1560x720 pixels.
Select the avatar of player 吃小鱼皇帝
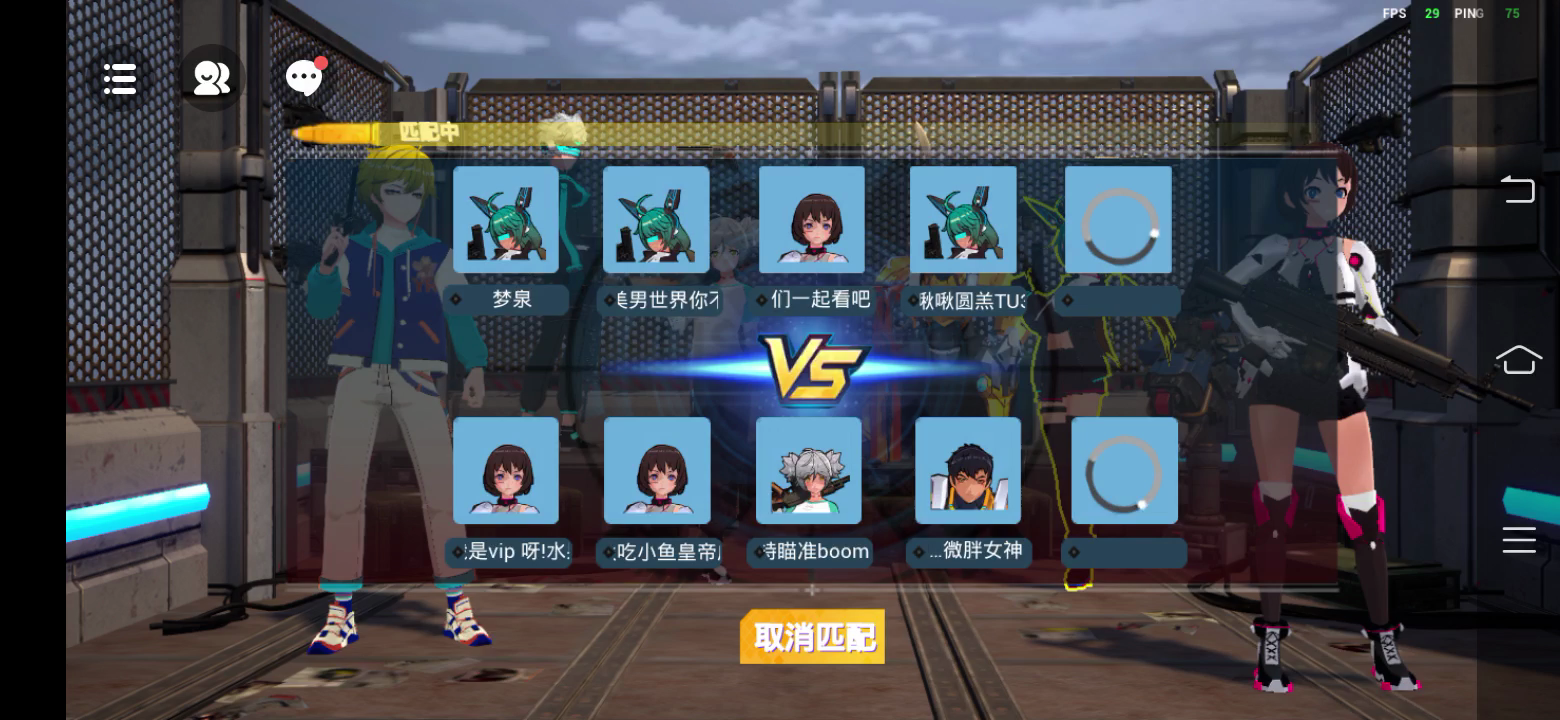(x=657, y=470)
